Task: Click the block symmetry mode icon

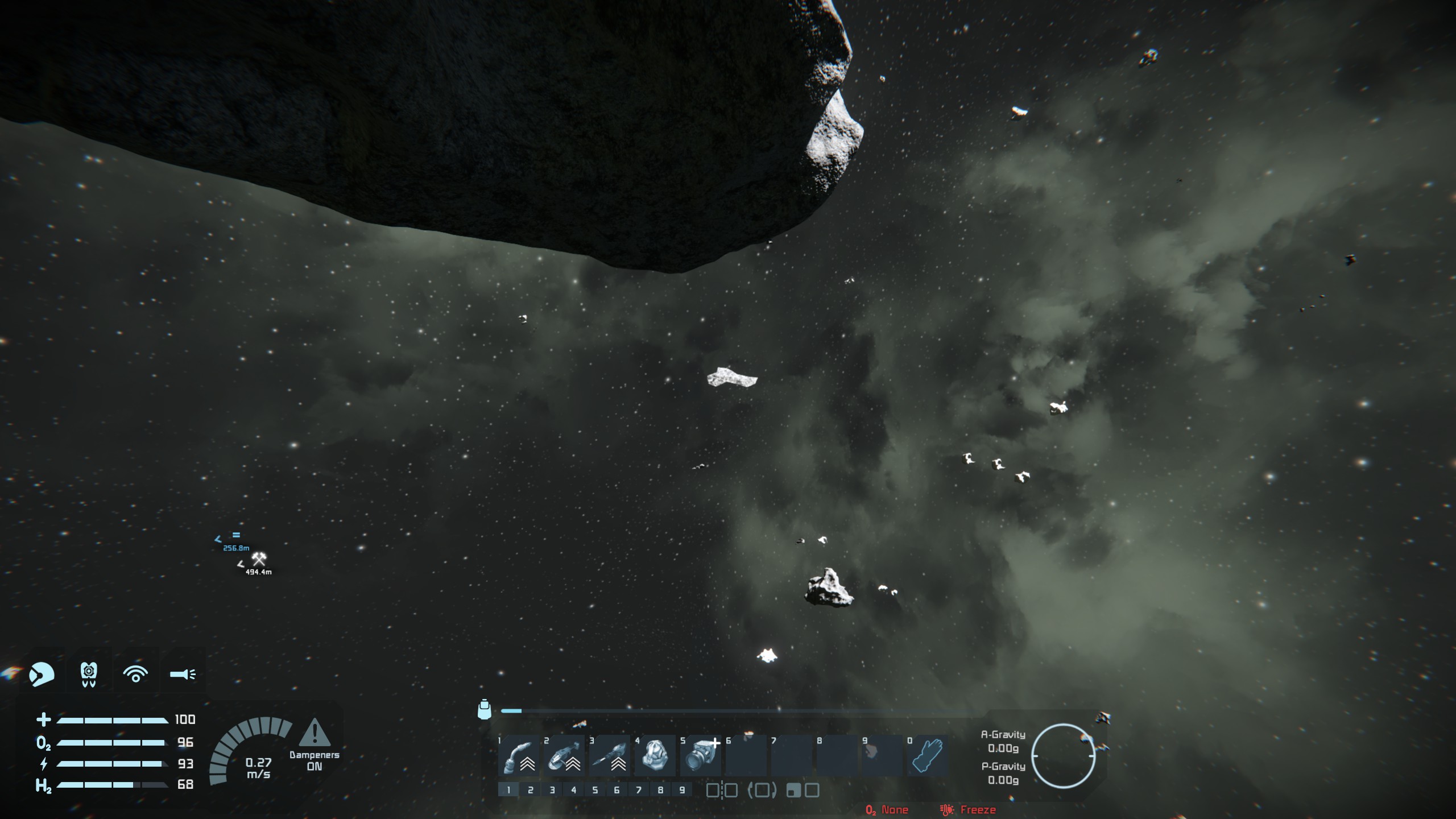Action: 722,790
